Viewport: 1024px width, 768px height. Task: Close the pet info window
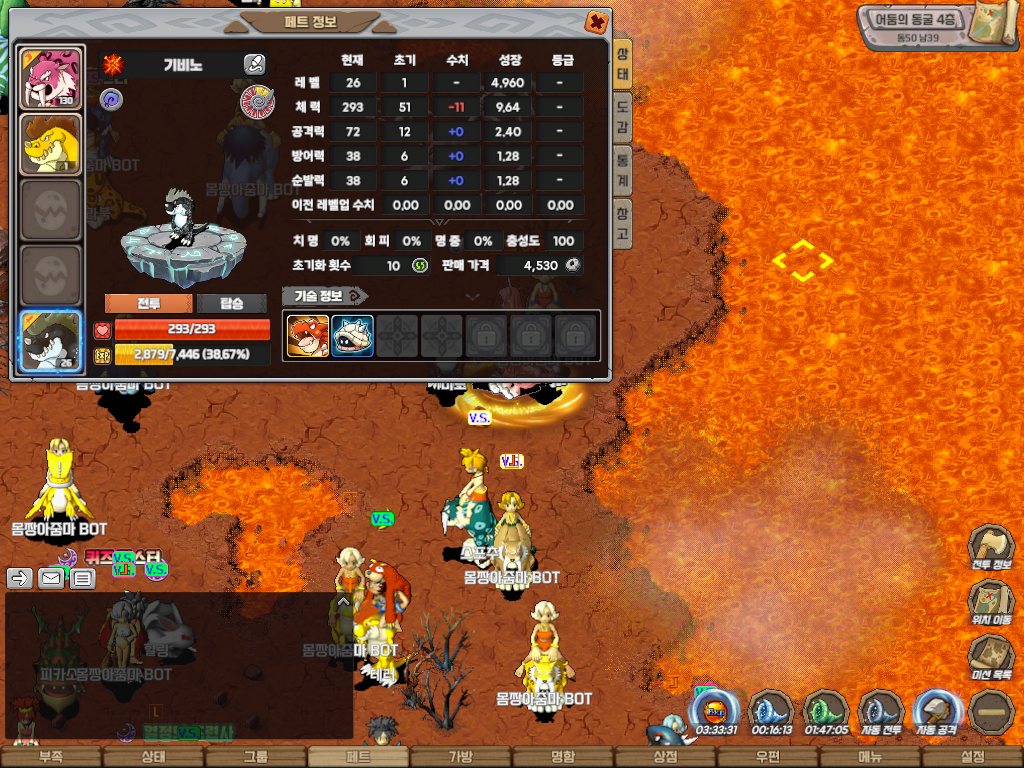point(595,21)
